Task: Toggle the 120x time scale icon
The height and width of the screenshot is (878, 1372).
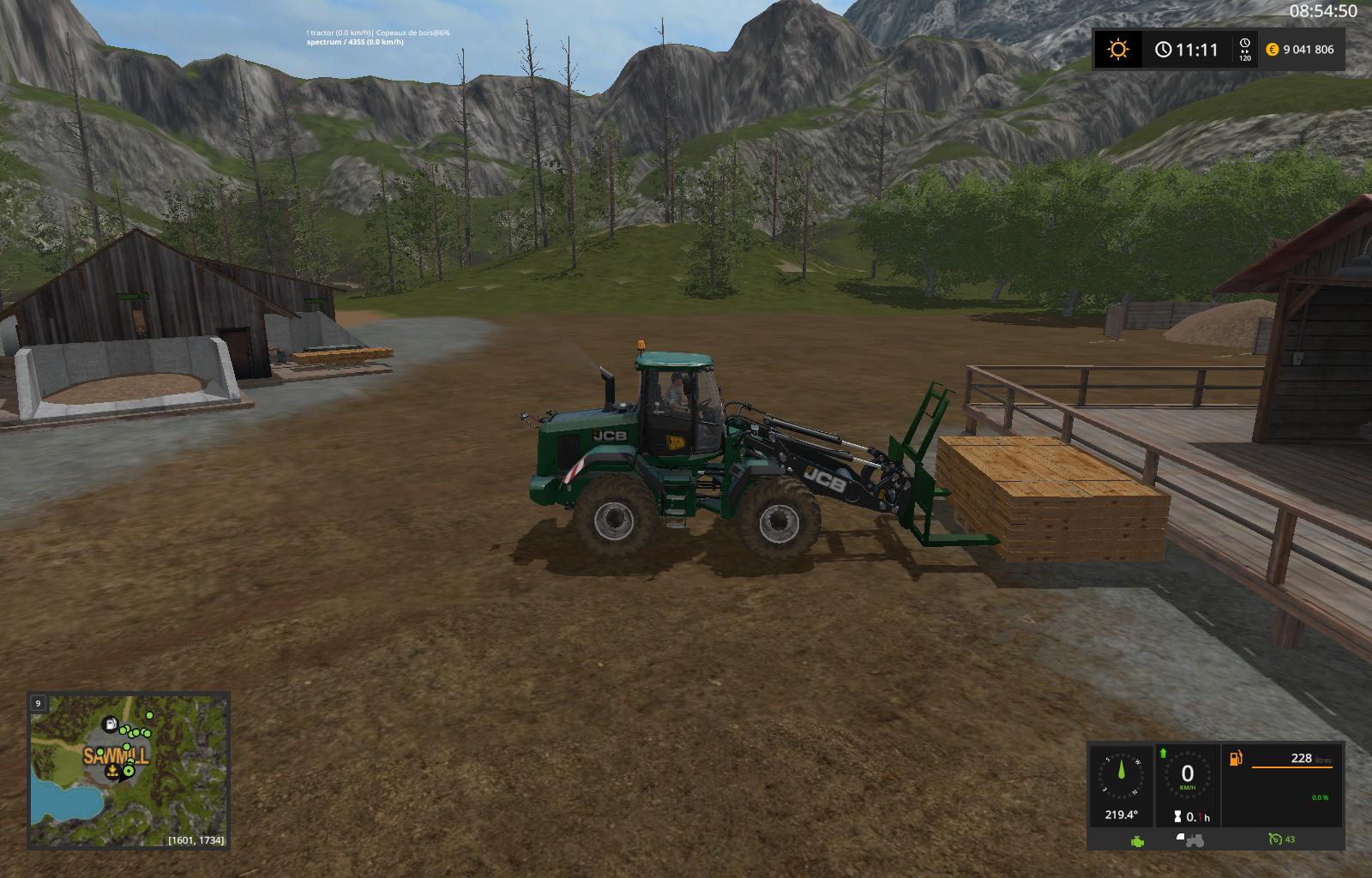Action: (1244, 50)
